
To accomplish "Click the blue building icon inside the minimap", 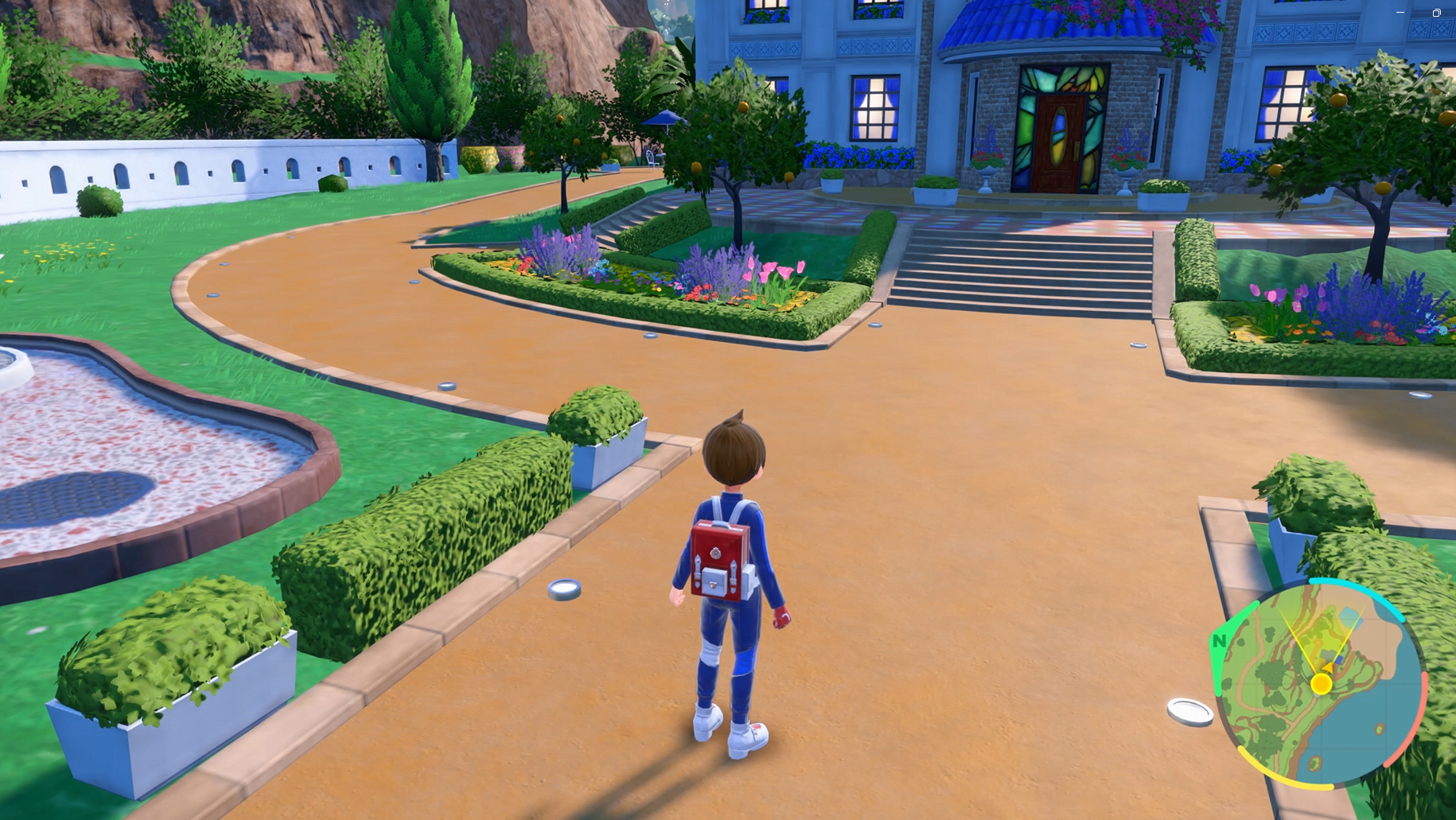I will pyautogui.click(x=1339, y=659).
